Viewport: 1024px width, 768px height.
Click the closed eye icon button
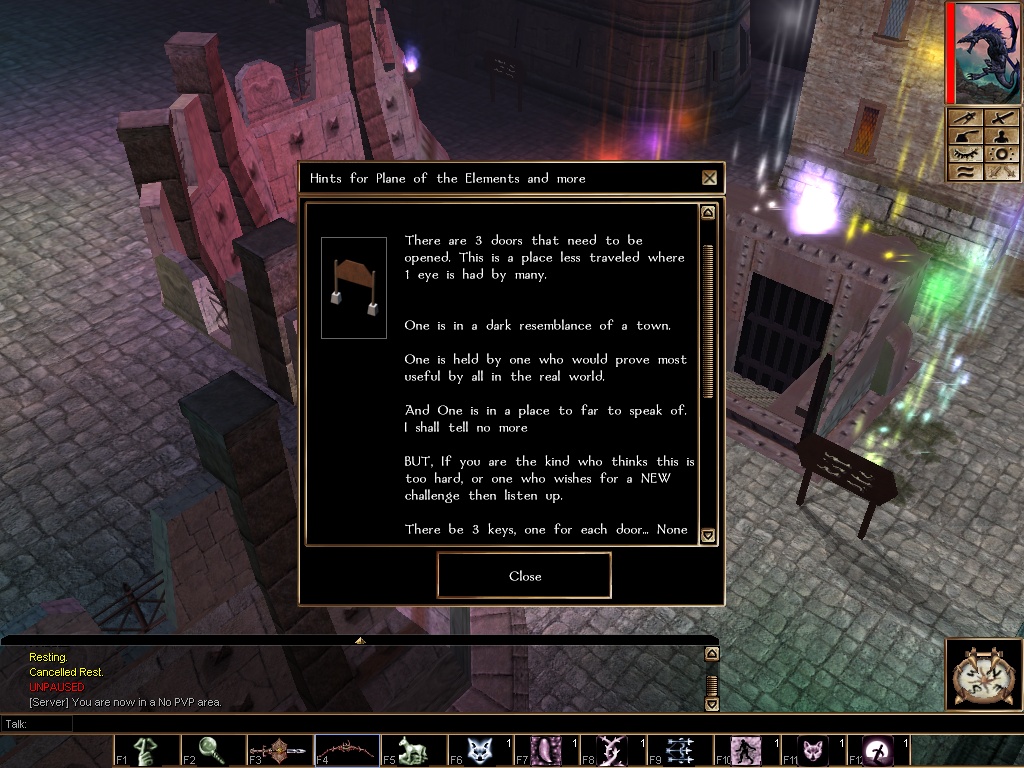(964, 155)
